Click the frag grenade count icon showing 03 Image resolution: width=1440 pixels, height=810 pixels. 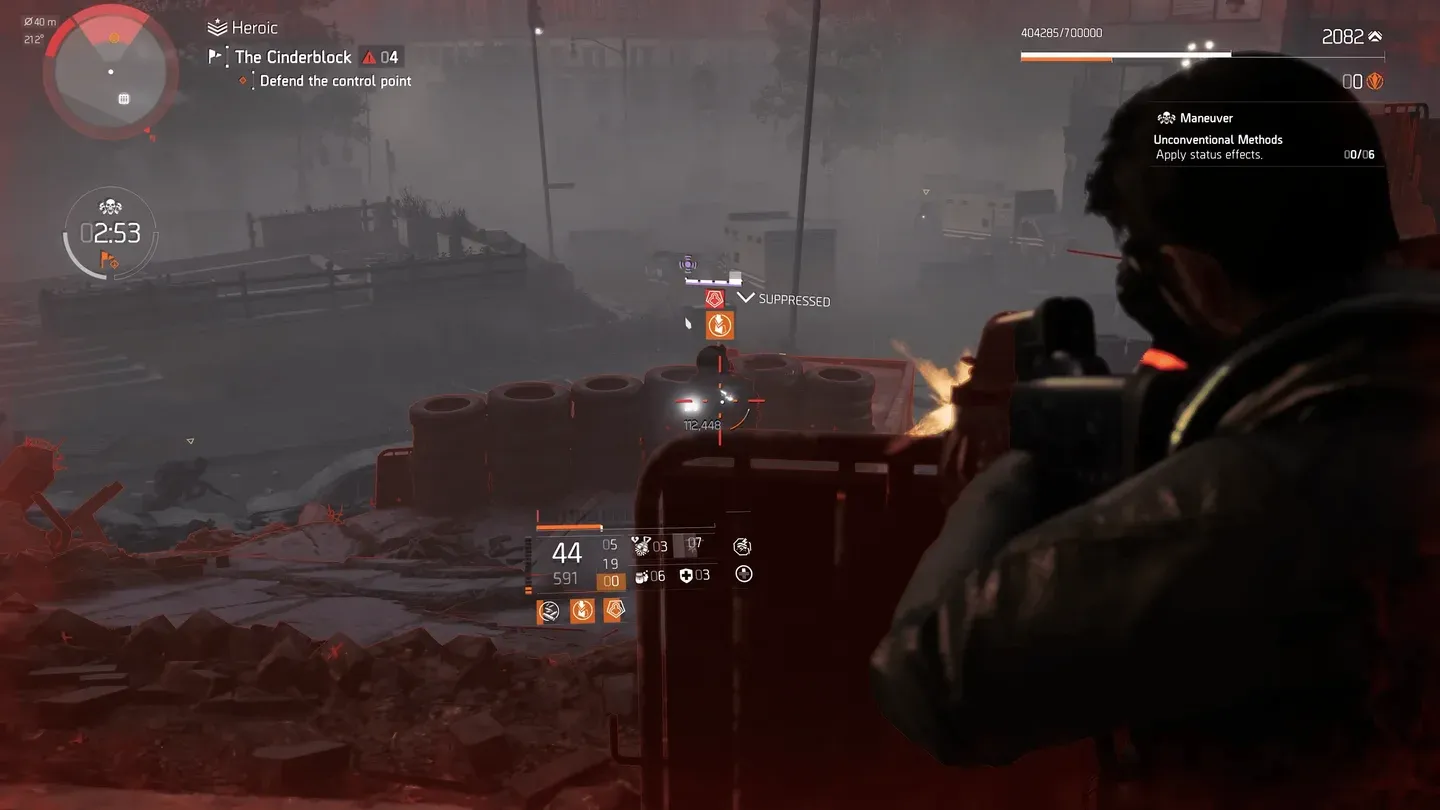coord(638,545)
